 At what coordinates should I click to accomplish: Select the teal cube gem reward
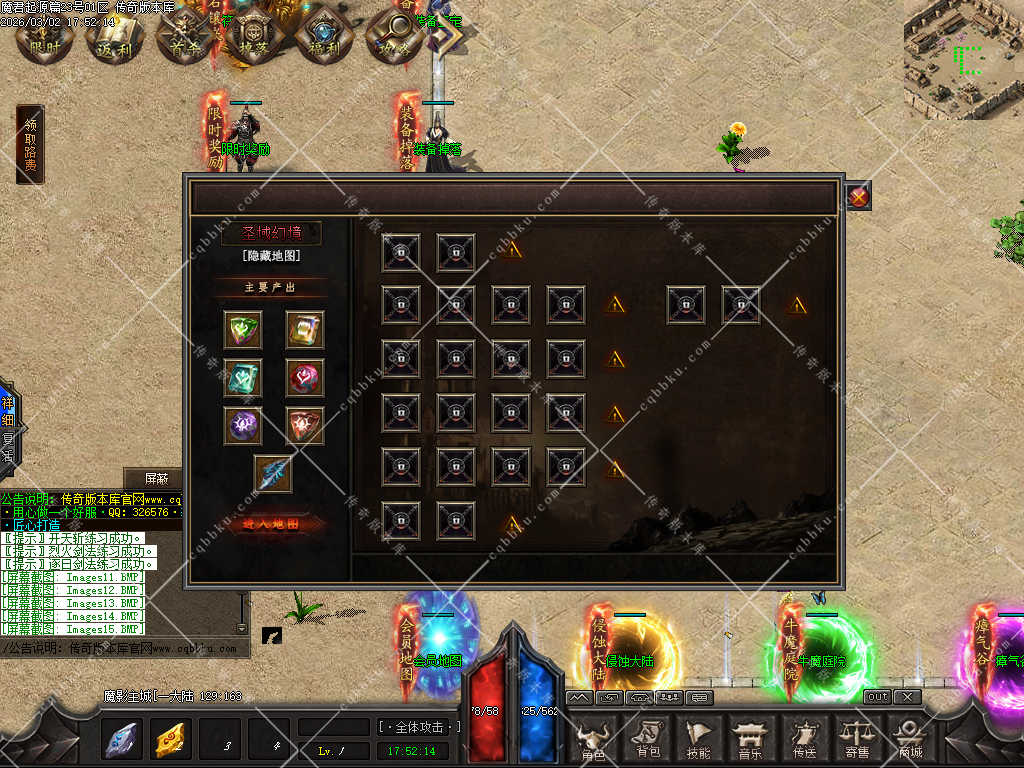click(x=243, y=377)
